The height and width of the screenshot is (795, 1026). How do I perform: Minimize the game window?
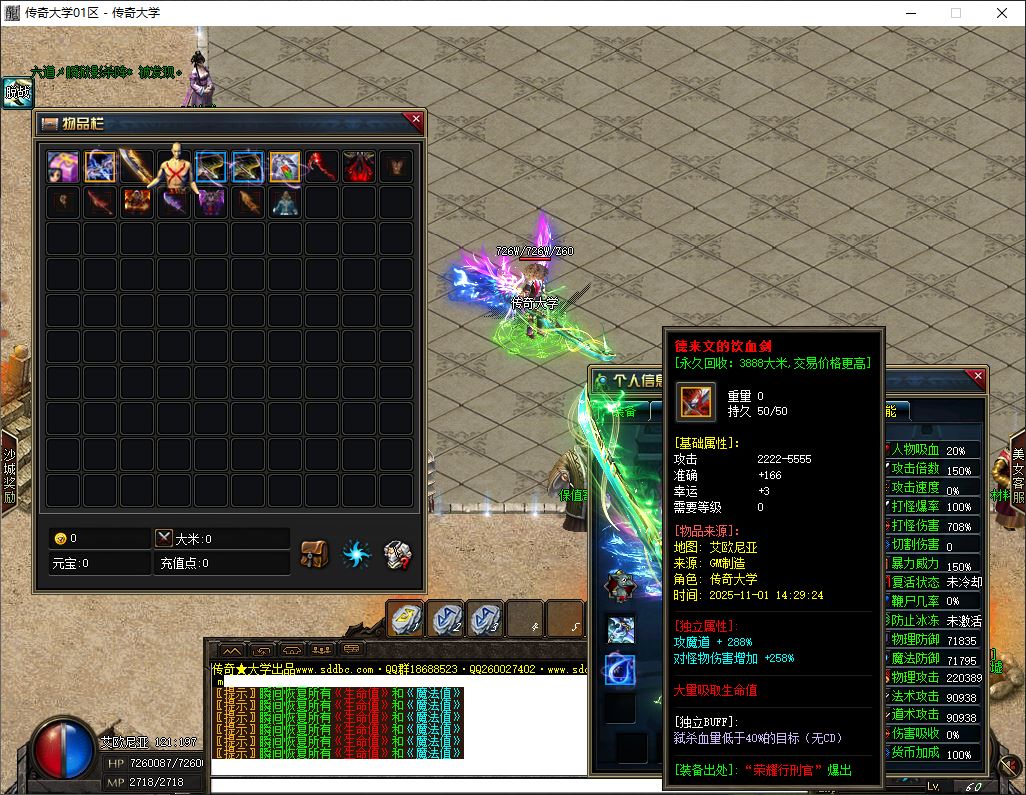click(910, 14)
